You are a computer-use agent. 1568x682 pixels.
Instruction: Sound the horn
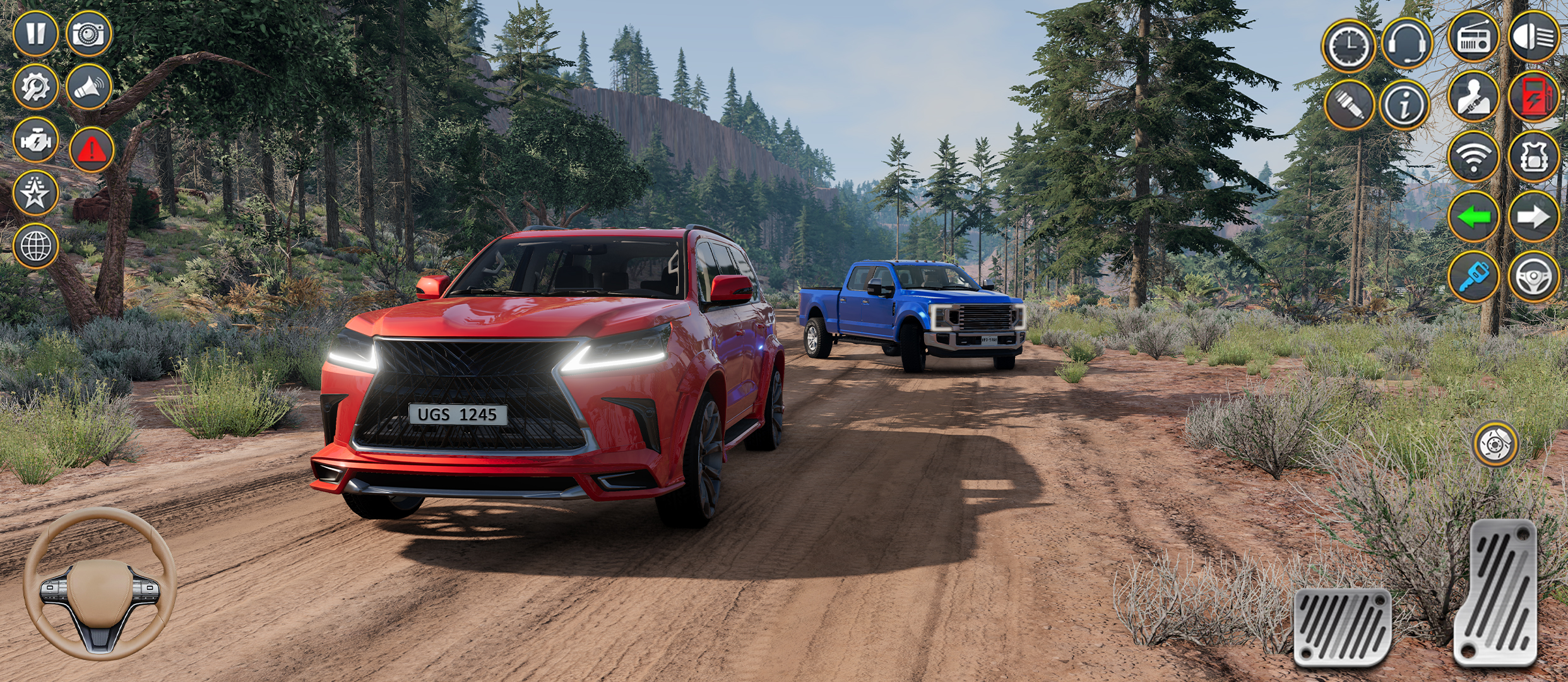(x=88, y=88)
